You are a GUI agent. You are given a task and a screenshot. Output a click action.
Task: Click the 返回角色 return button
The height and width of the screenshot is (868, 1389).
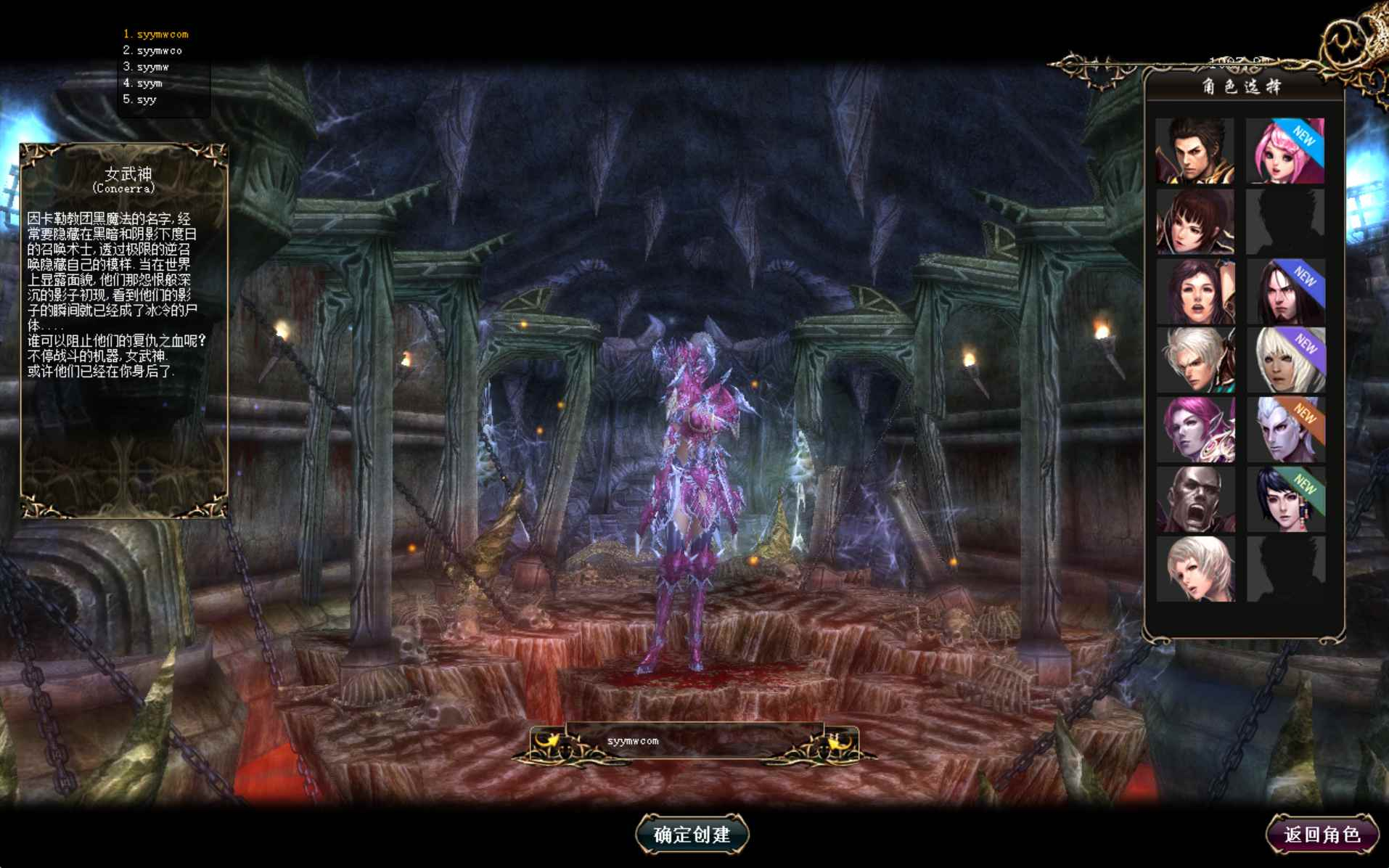(x=1321, y=834)
